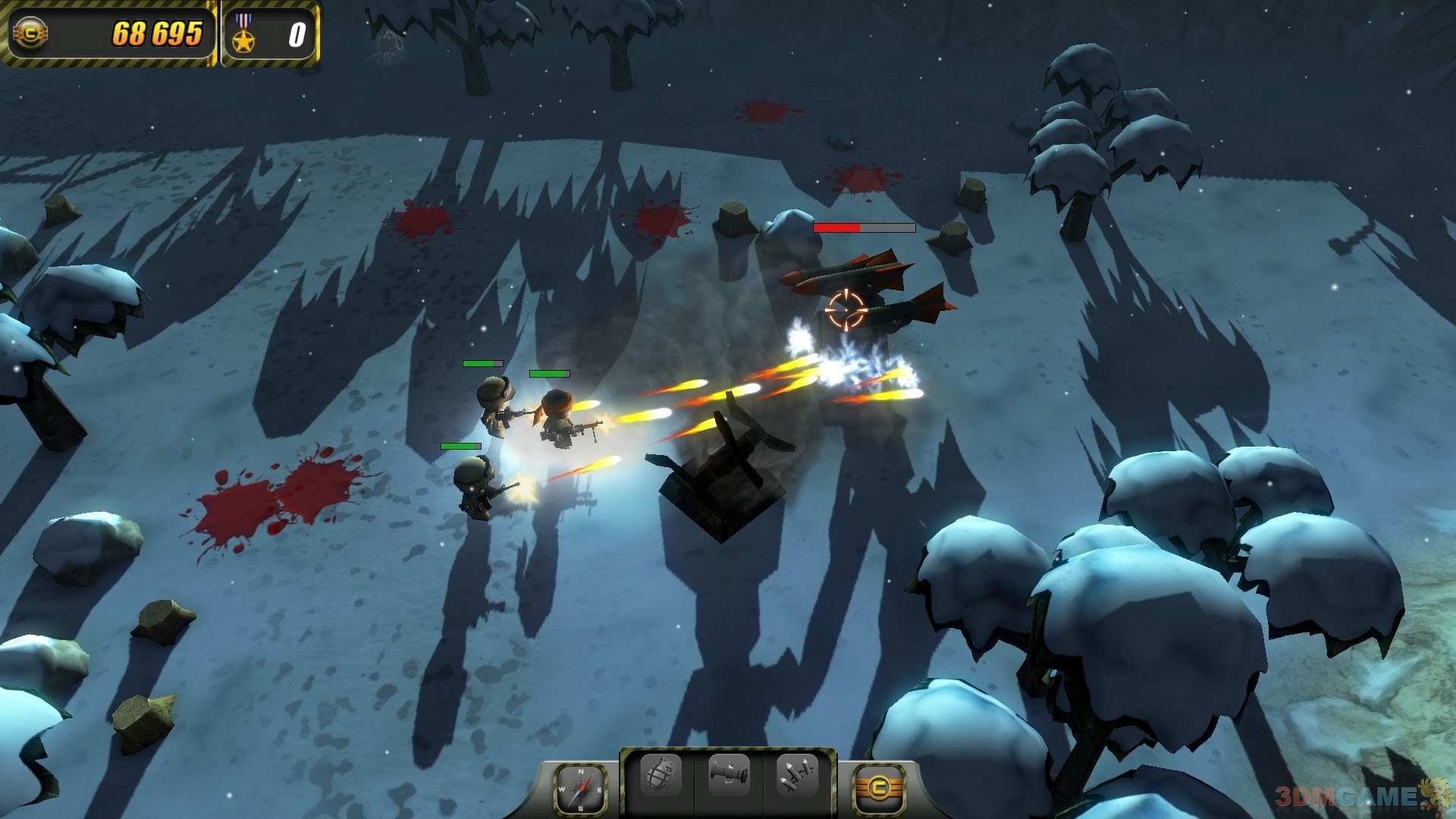Call in the airstrike missiles
Image resolution: width=1456 pixels, height=819 pixels.
click(797, 776)
